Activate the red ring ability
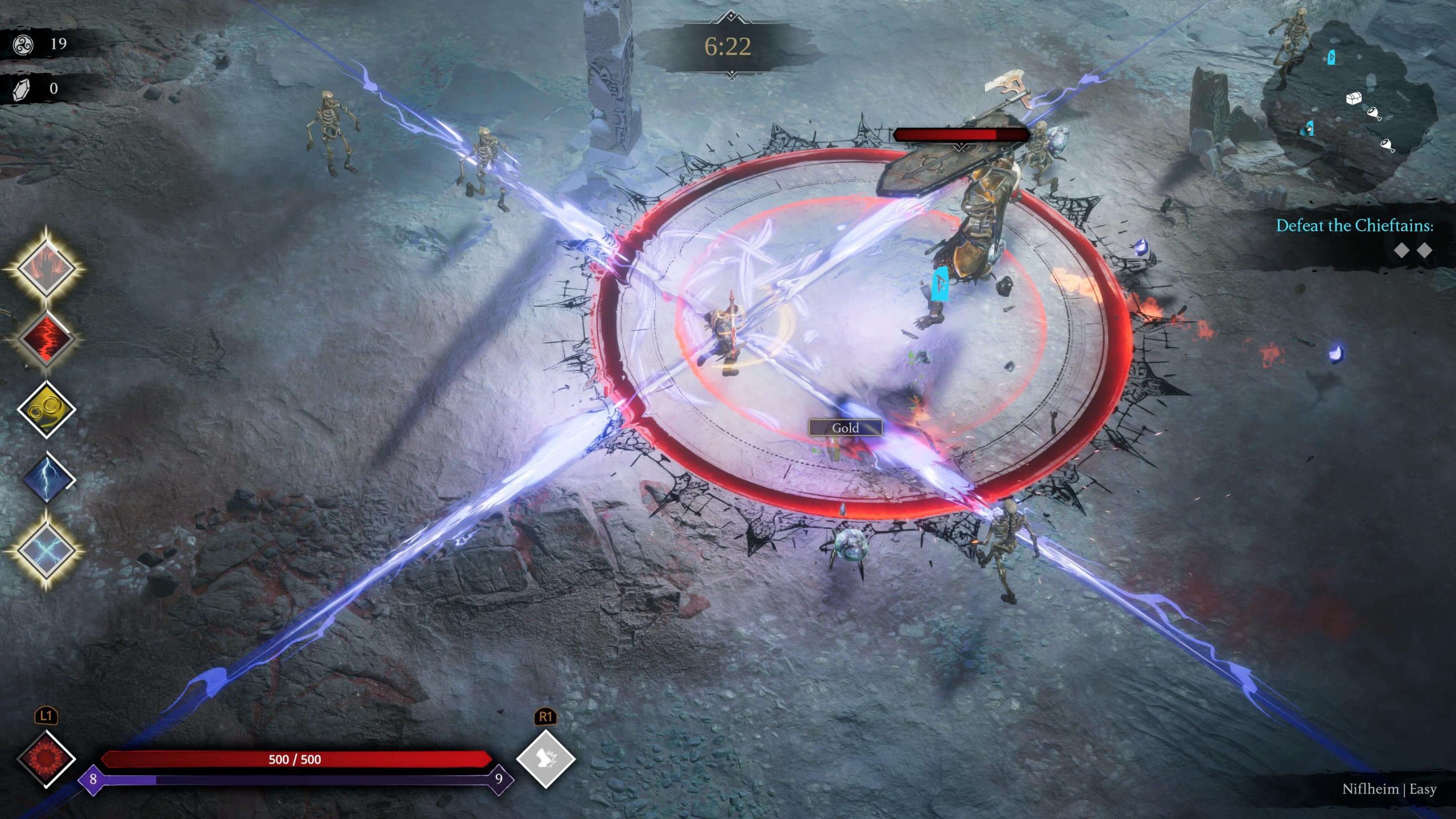 45,759
